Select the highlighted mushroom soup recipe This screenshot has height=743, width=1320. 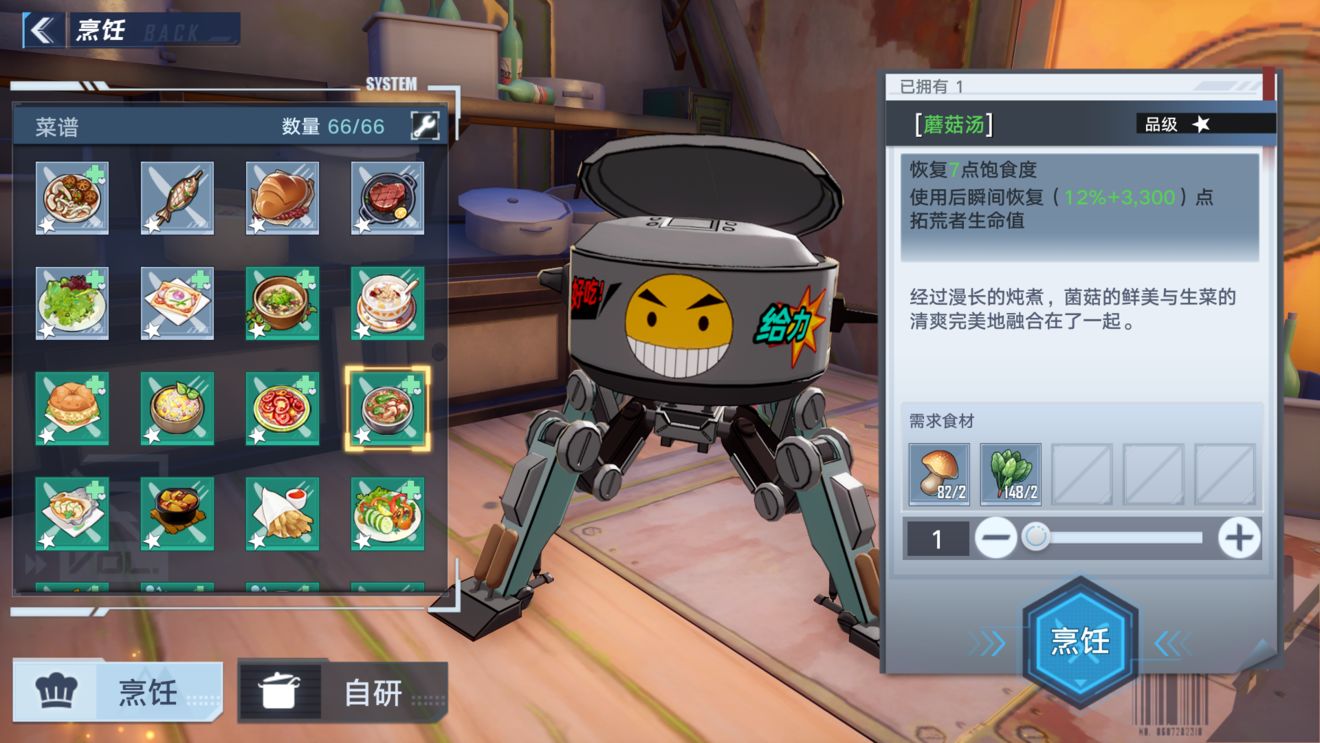387,408
